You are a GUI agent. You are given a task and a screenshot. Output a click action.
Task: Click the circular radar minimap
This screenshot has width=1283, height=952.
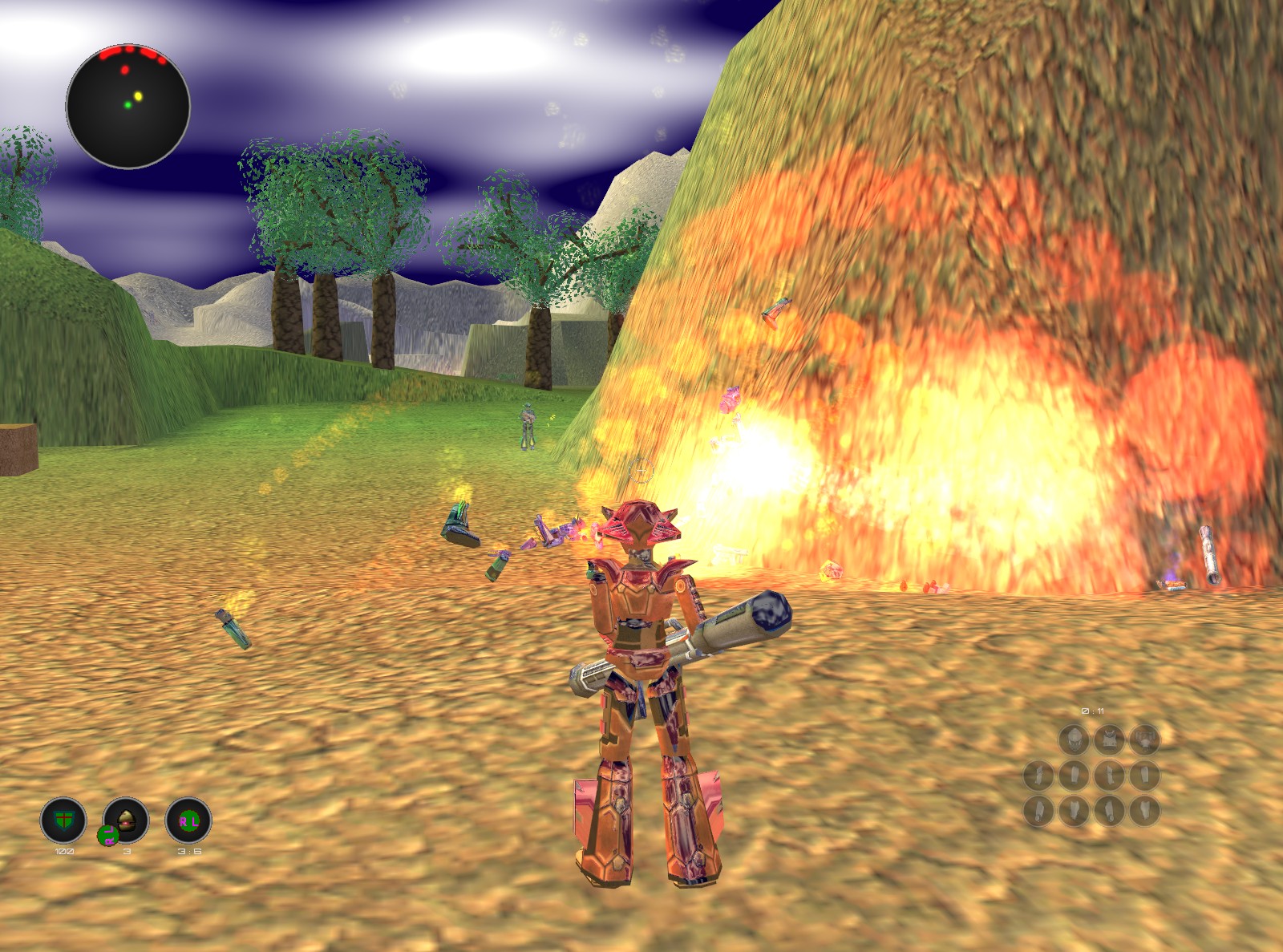pos(127,107)
